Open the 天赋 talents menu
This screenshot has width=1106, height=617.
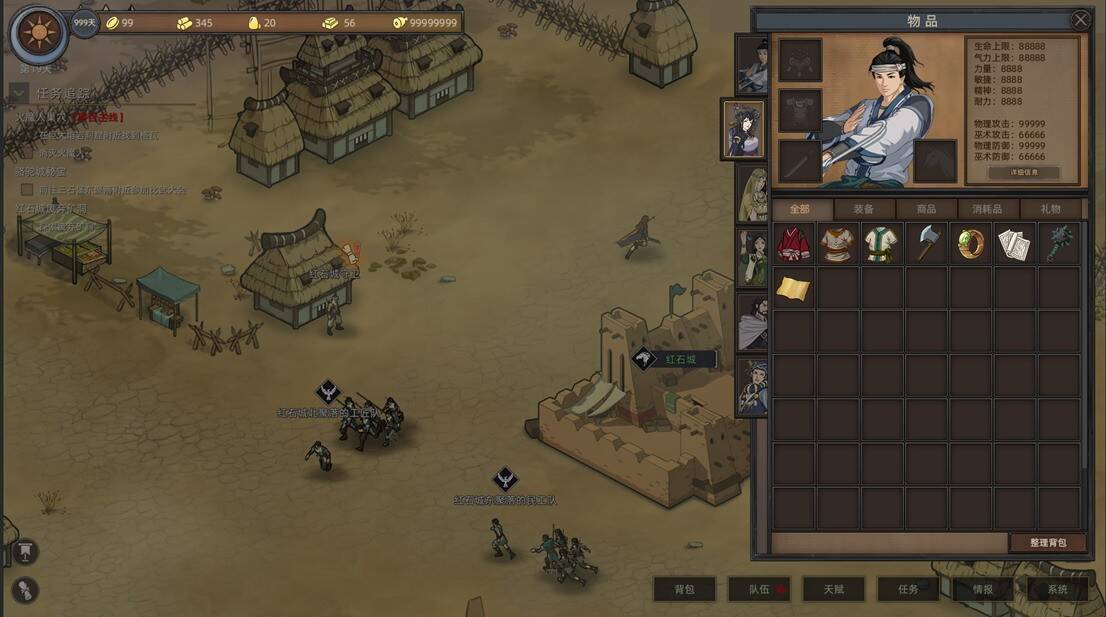[x=834, y=589]
